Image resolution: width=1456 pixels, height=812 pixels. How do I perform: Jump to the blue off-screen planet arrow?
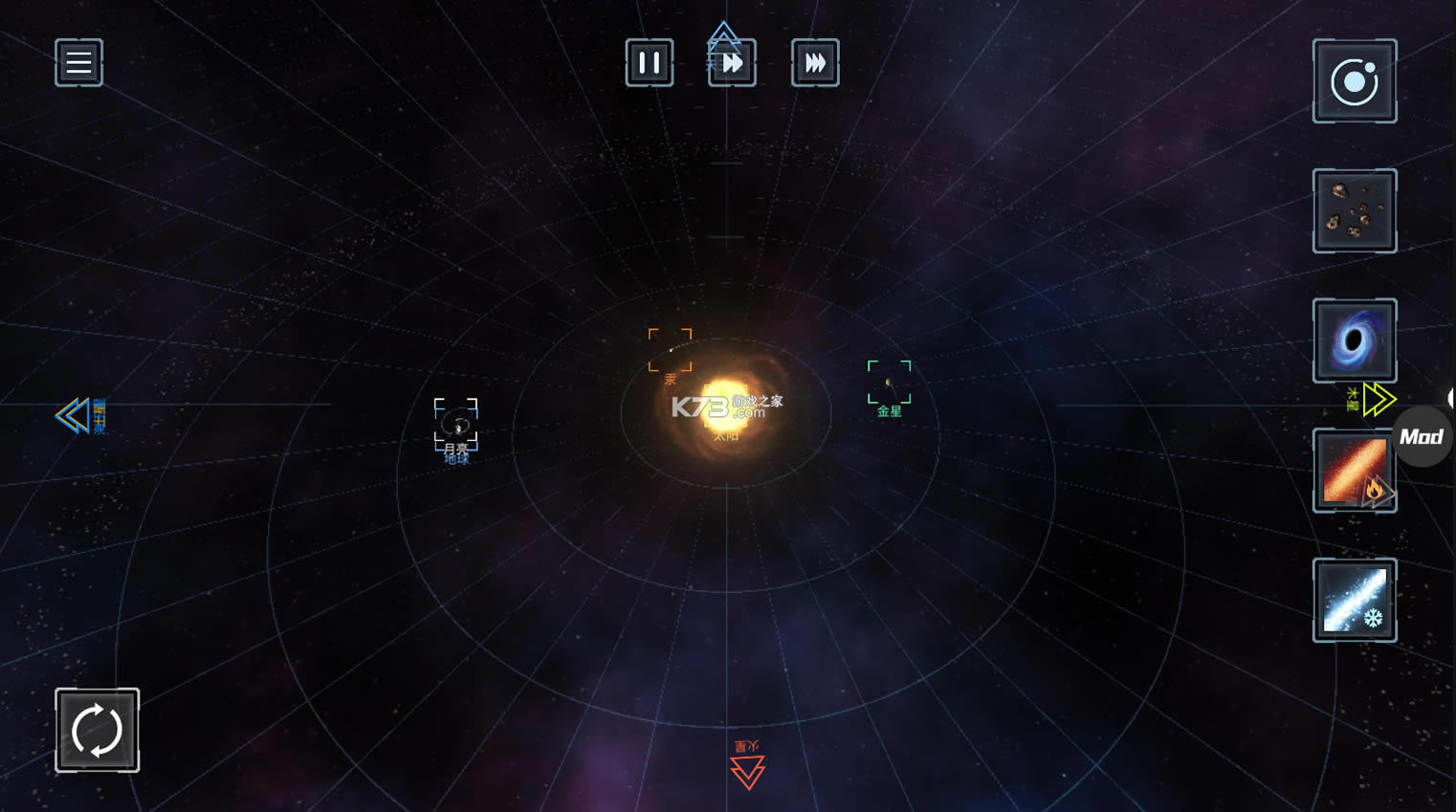click(74, 416)
